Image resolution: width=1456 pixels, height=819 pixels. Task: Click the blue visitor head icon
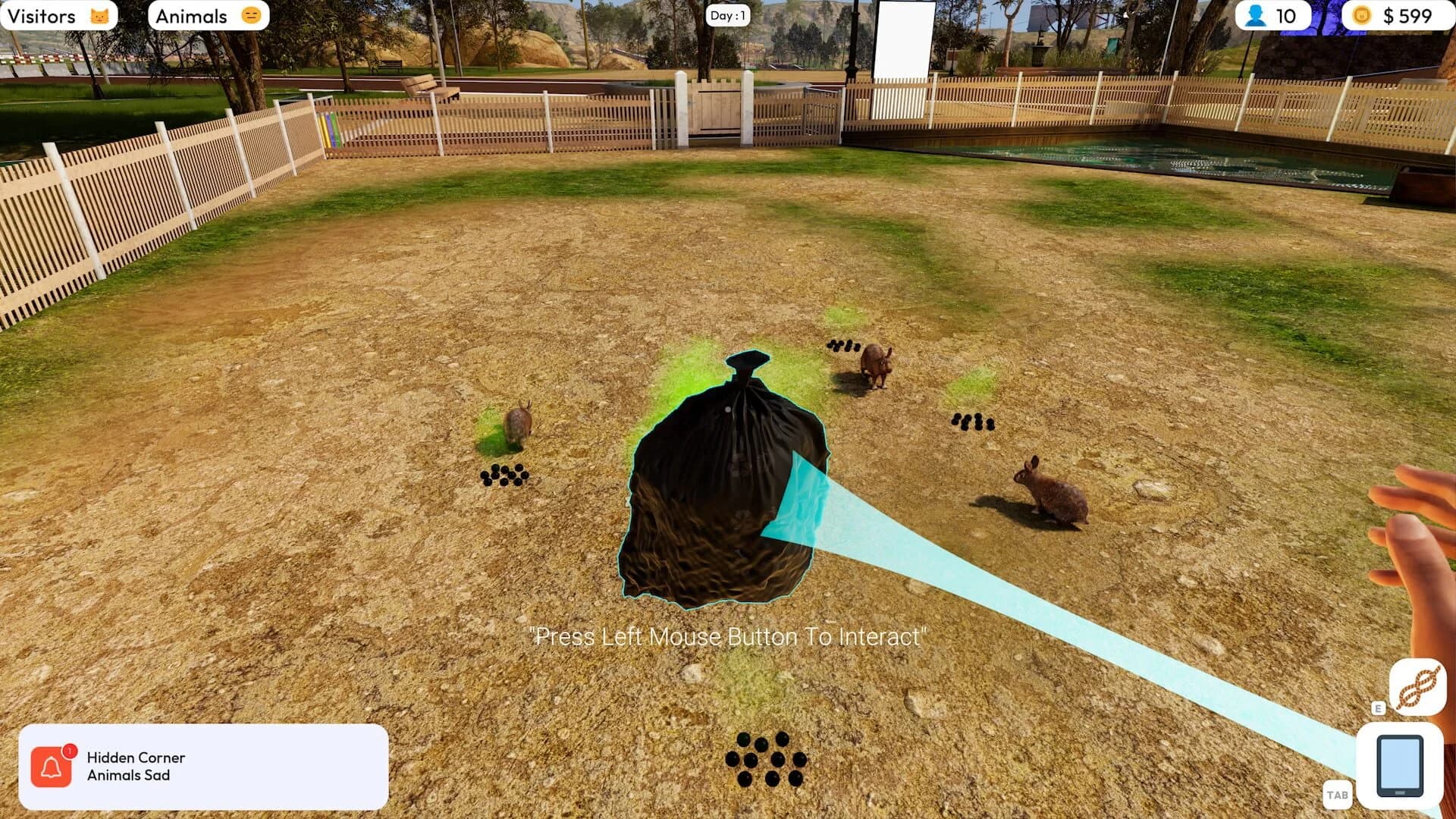[1254, 16]
